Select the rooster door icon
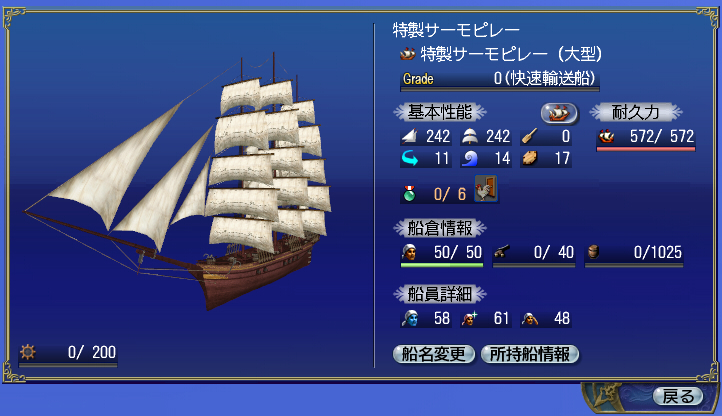 point(488,189)
